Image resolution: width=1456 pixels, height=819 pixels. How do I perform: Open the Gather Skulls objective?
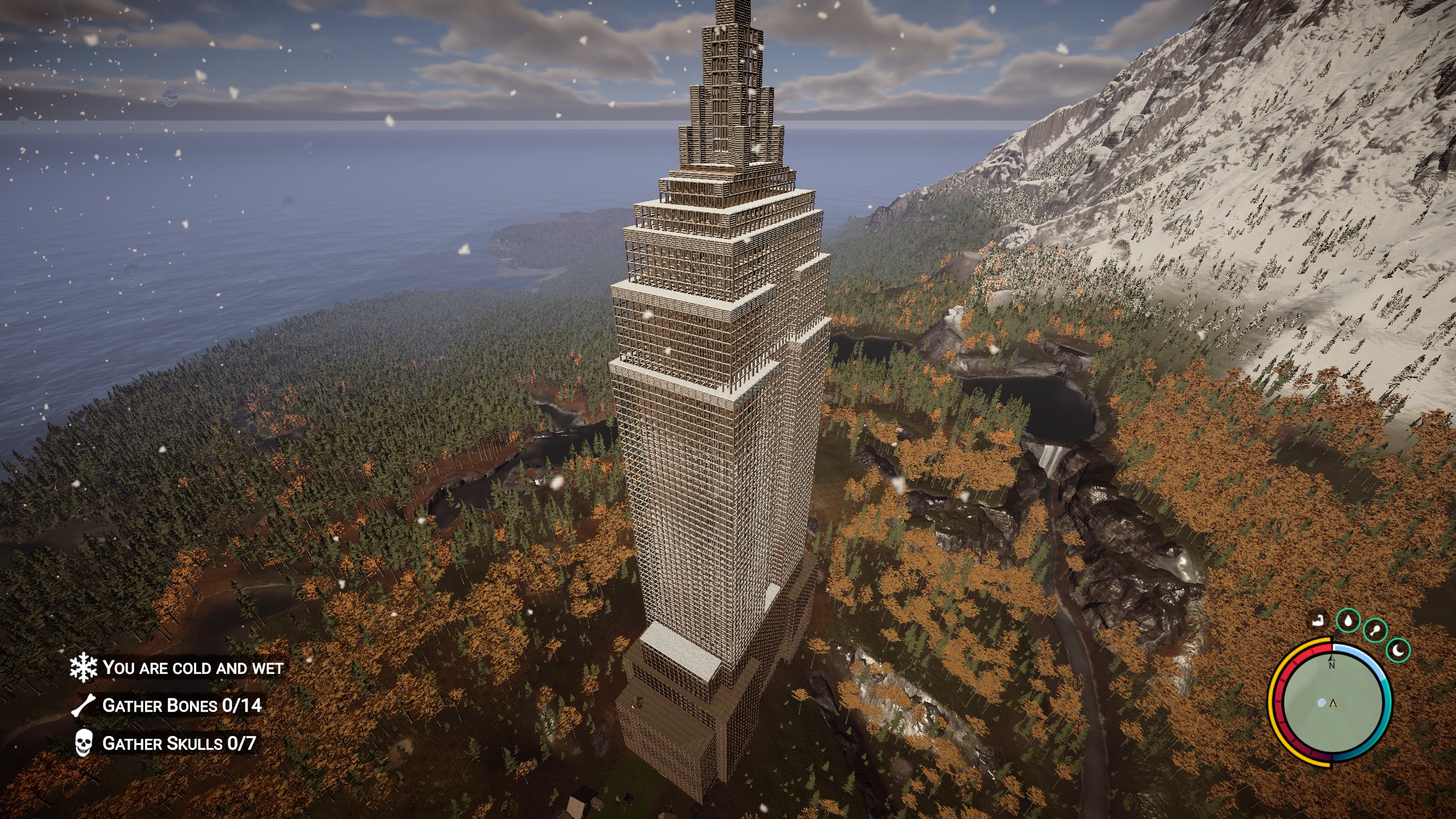click(179, 743)
